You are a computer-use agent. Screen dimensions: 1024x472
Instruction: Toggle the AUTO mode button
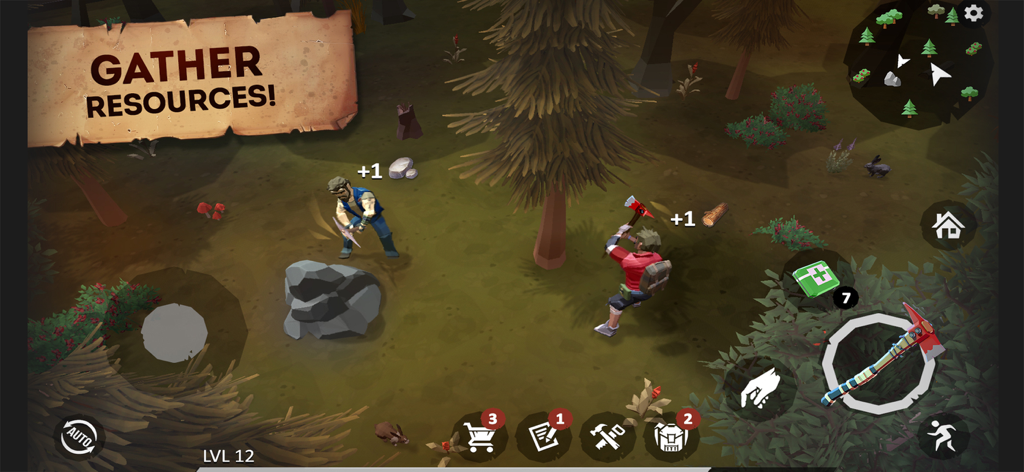point(78,437)
